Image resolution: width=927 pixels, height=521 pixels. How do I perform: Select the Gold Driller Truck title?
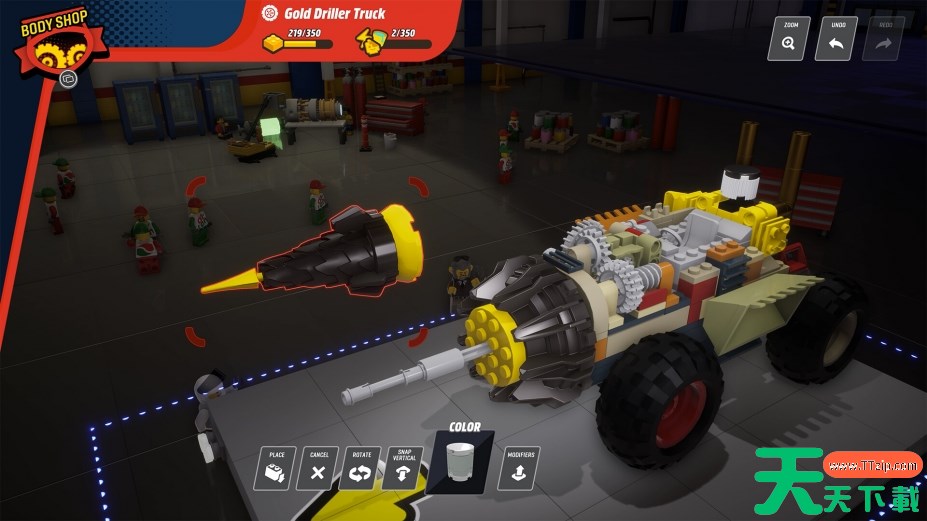(332, 14)
